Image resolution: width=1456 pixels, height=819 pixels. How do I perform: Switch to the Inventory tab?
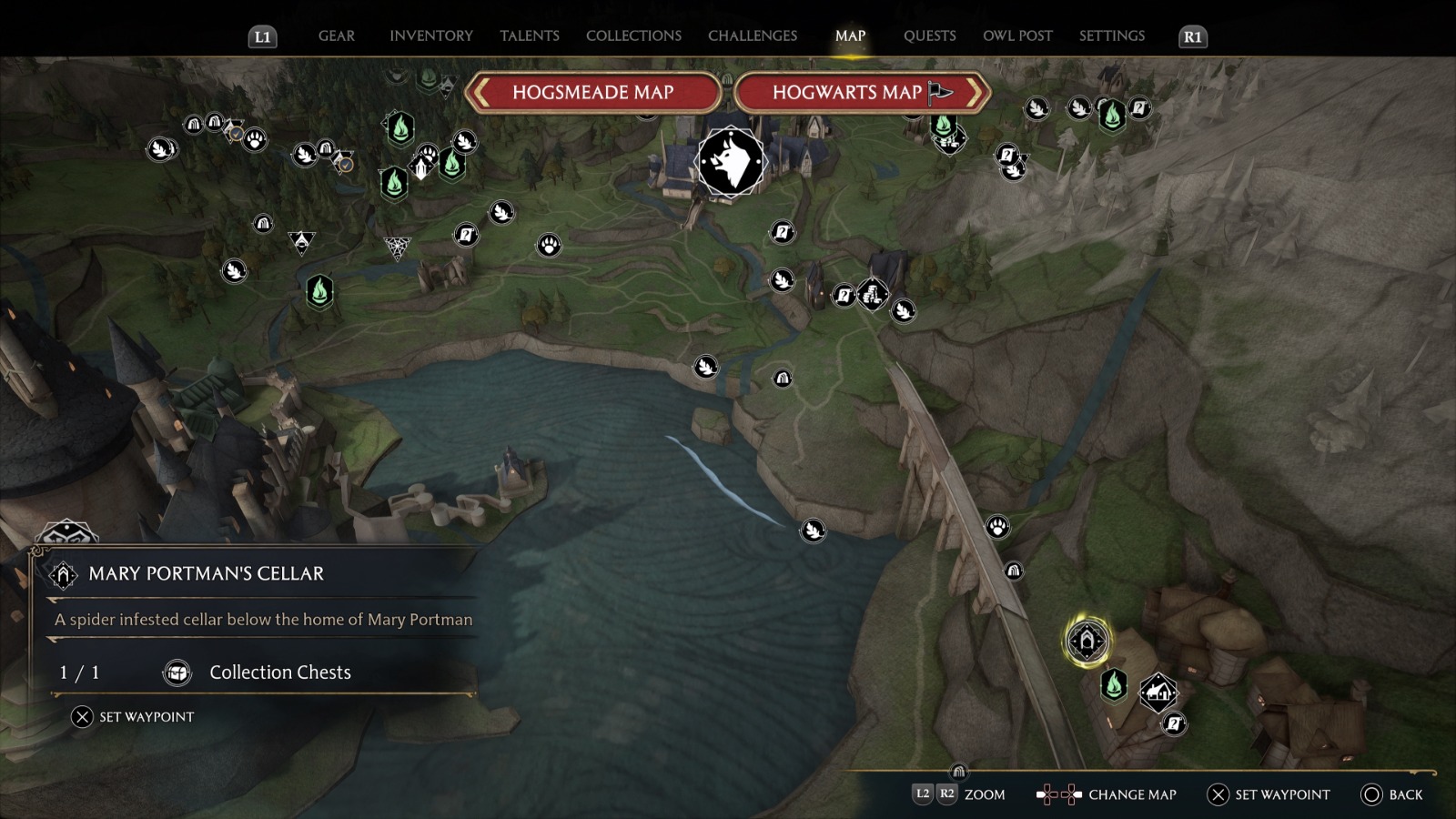click(430, 36)
